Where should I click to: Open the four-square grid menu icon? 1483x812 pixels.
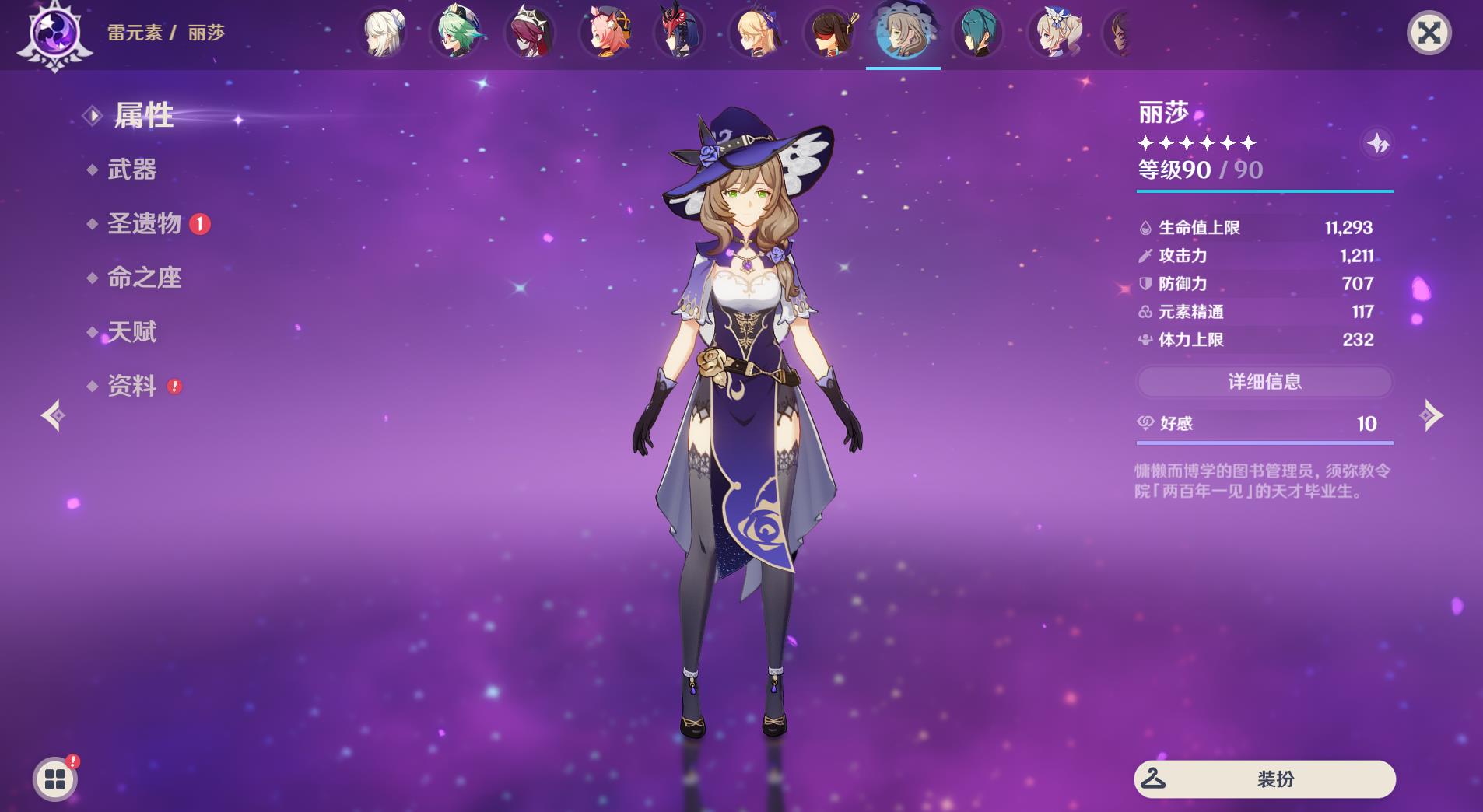click(x=55, y=779)
